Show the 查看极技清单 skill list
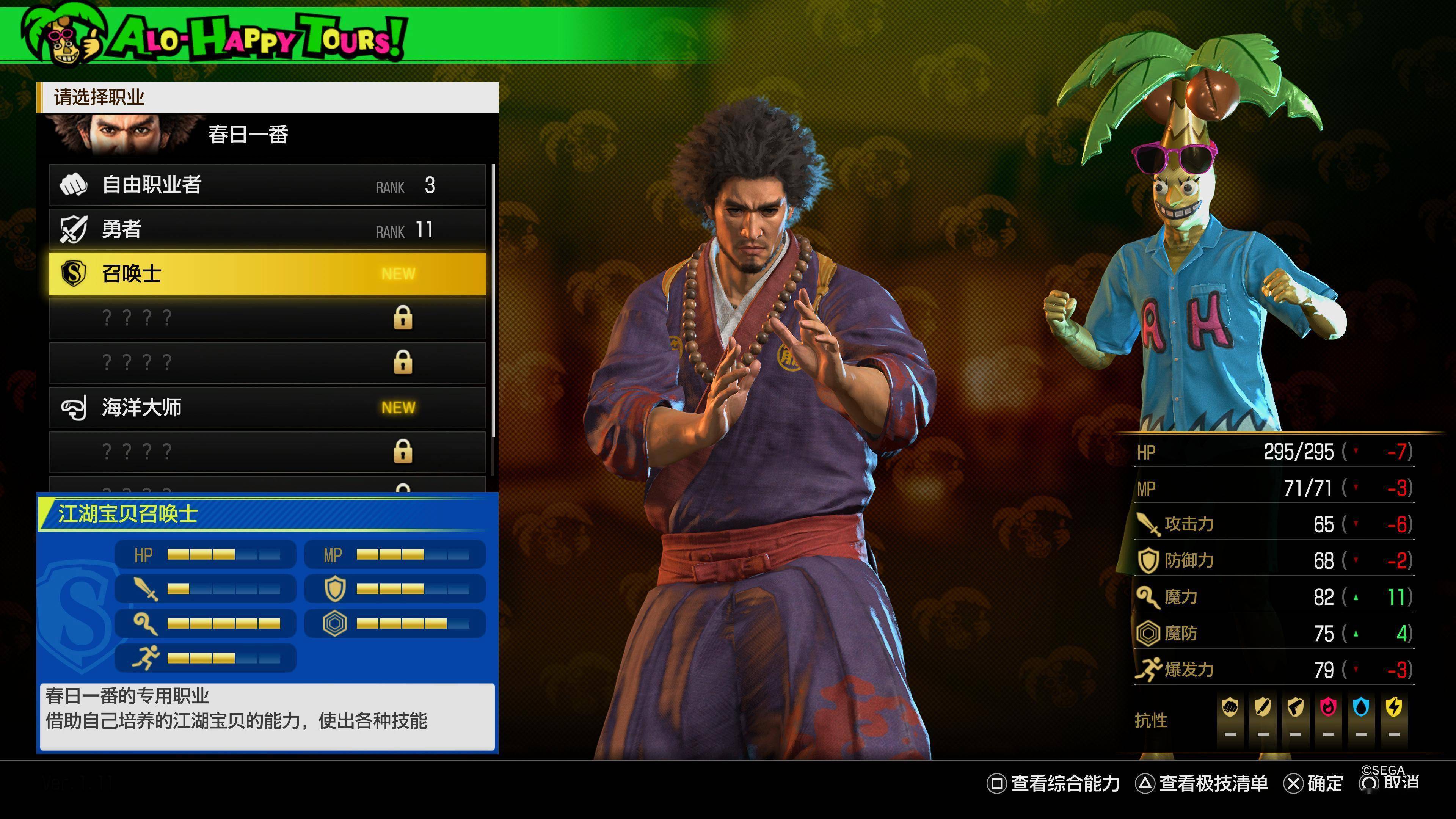Image resolution: width=1456 pixels, height=819 pixels. [x=1202, y=783]
